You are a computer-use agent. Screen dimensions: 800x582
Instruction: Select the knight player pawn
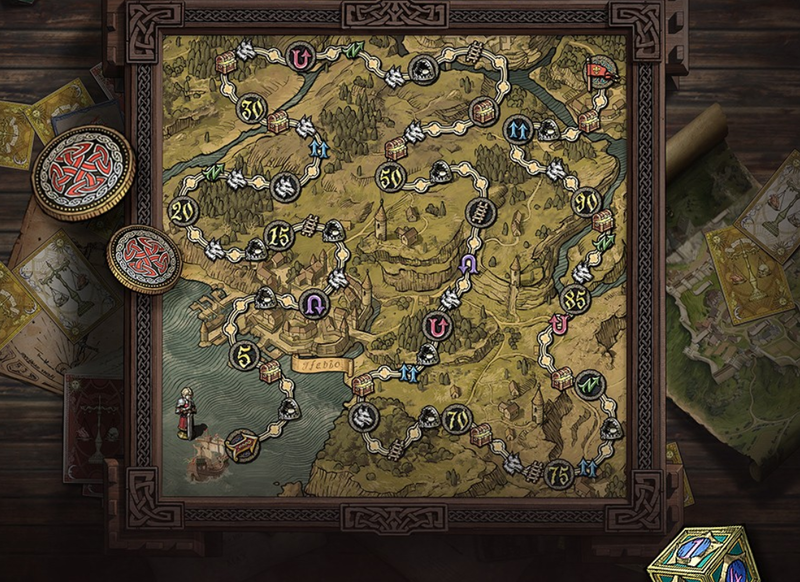[185, 410]
